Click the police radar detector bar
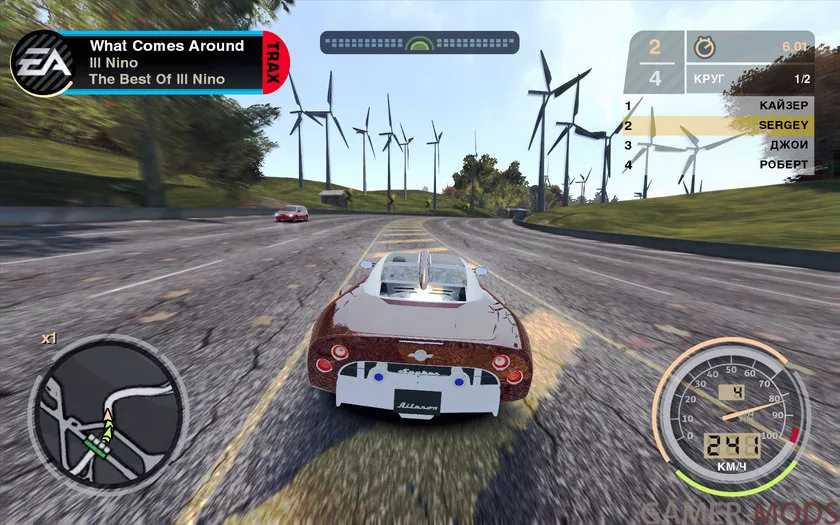The image size is (840, 525). pyautogui.click(x=420, y=44)
